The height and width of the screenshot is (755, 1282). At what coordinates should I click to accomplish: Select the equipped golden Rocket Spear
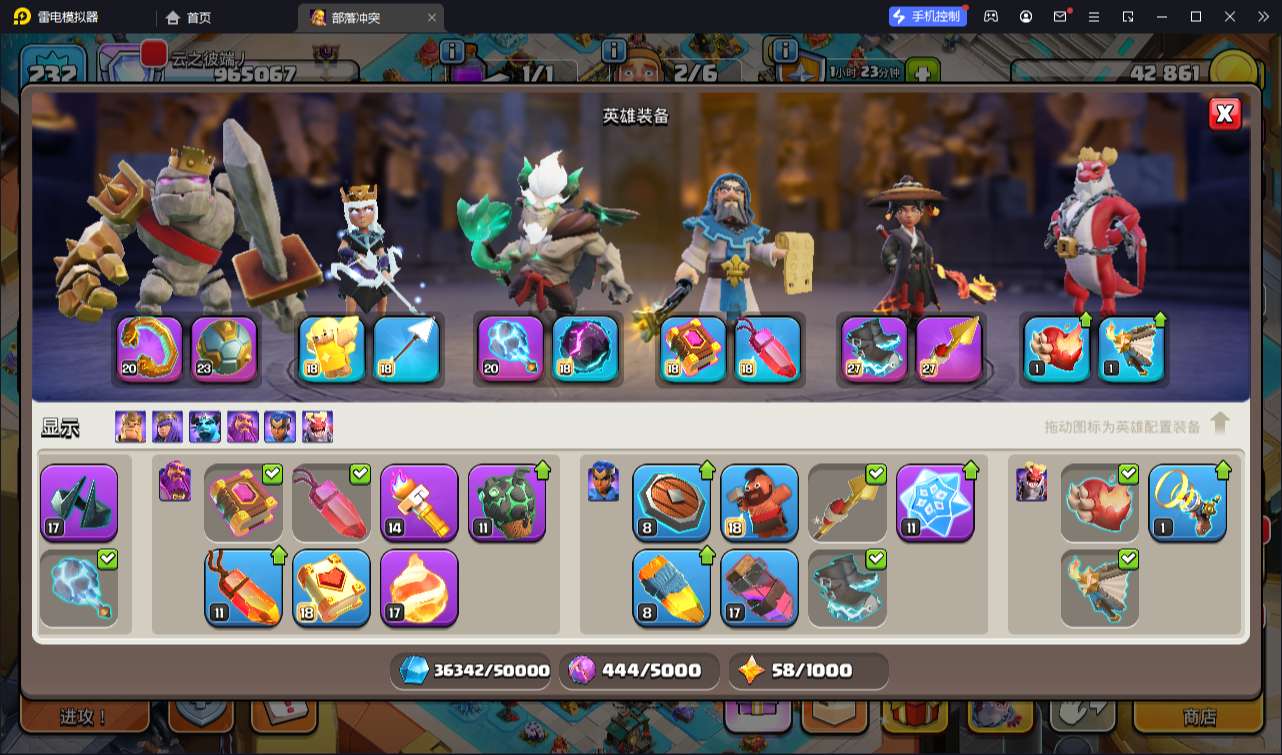click(949, 349)
